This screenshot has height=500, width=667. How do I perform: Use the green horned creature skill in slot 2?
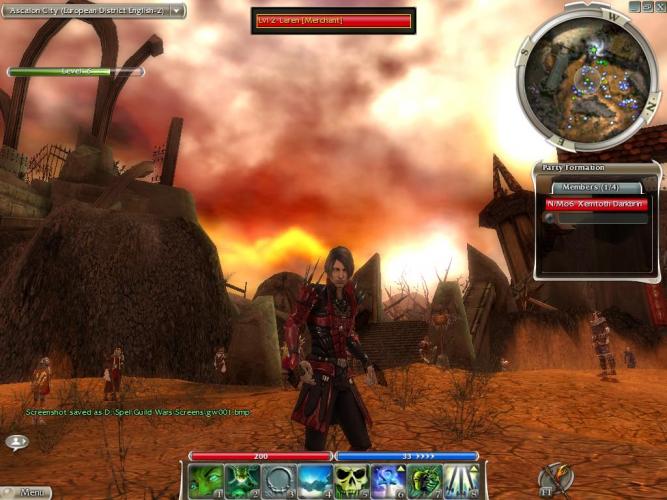241,481
